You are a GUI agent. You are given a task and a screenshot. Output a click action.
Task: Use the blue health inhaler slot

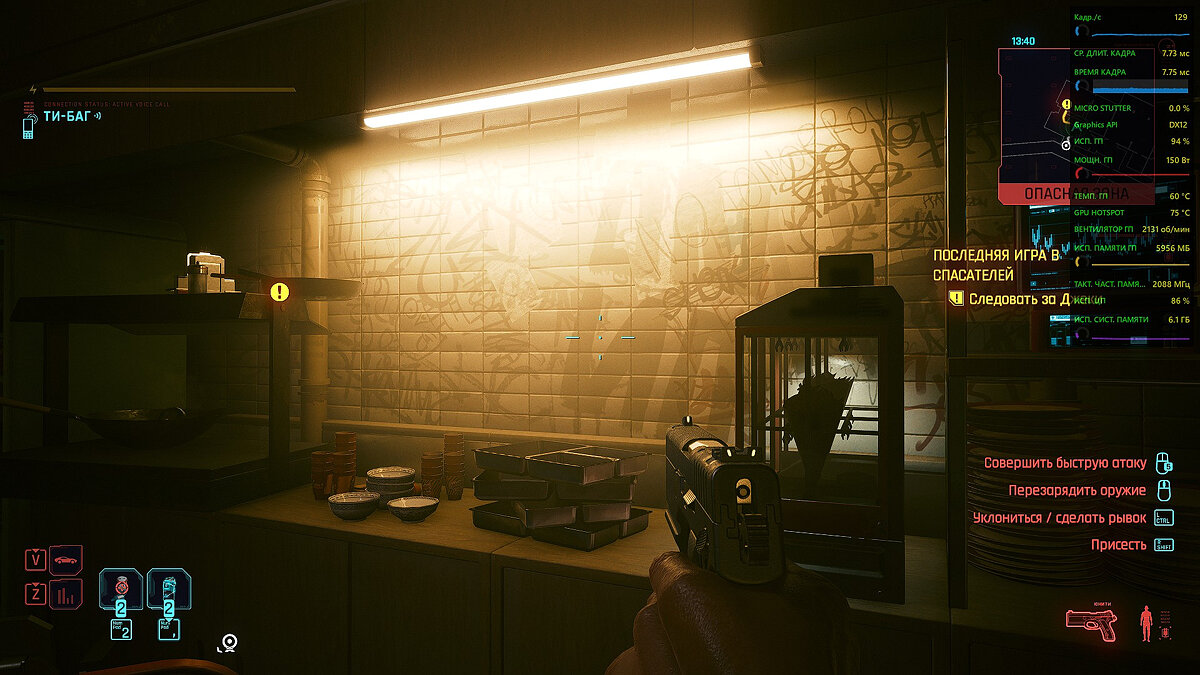click(169, 588)
